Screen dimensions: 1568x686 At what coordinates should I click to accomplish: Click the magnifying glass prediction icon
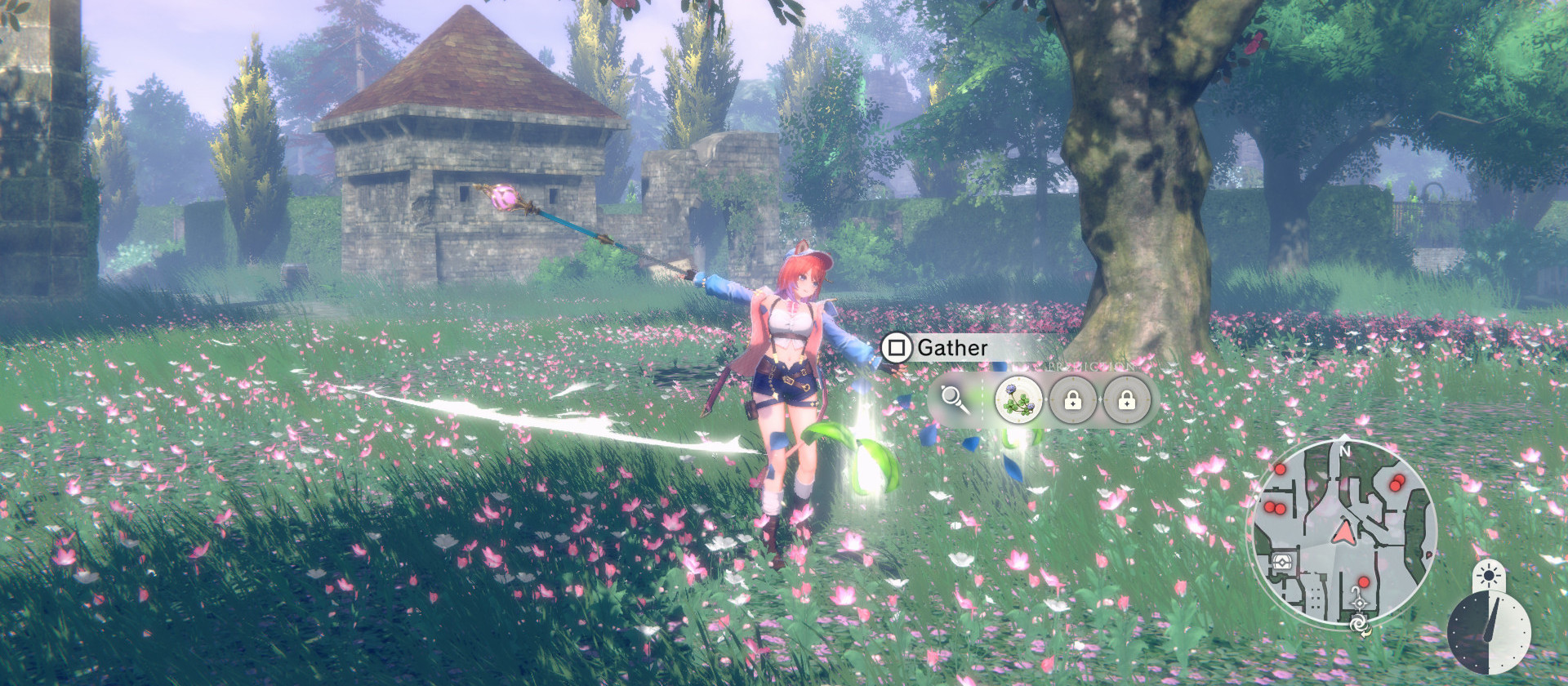pos(953,399)
